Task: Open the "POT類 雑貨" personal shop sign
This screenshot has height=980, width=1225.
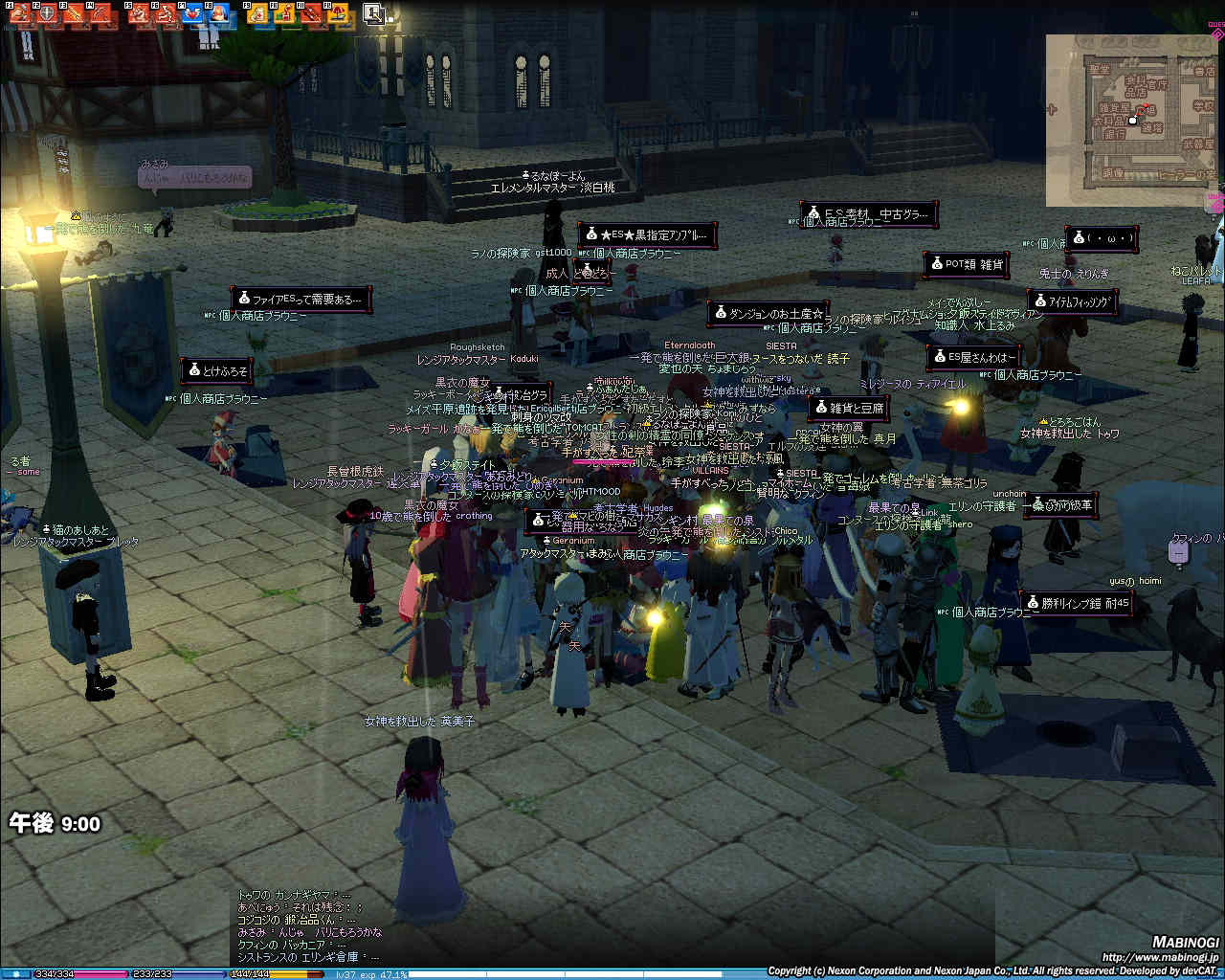Action: pyautogui.click(x=967, y=264)
